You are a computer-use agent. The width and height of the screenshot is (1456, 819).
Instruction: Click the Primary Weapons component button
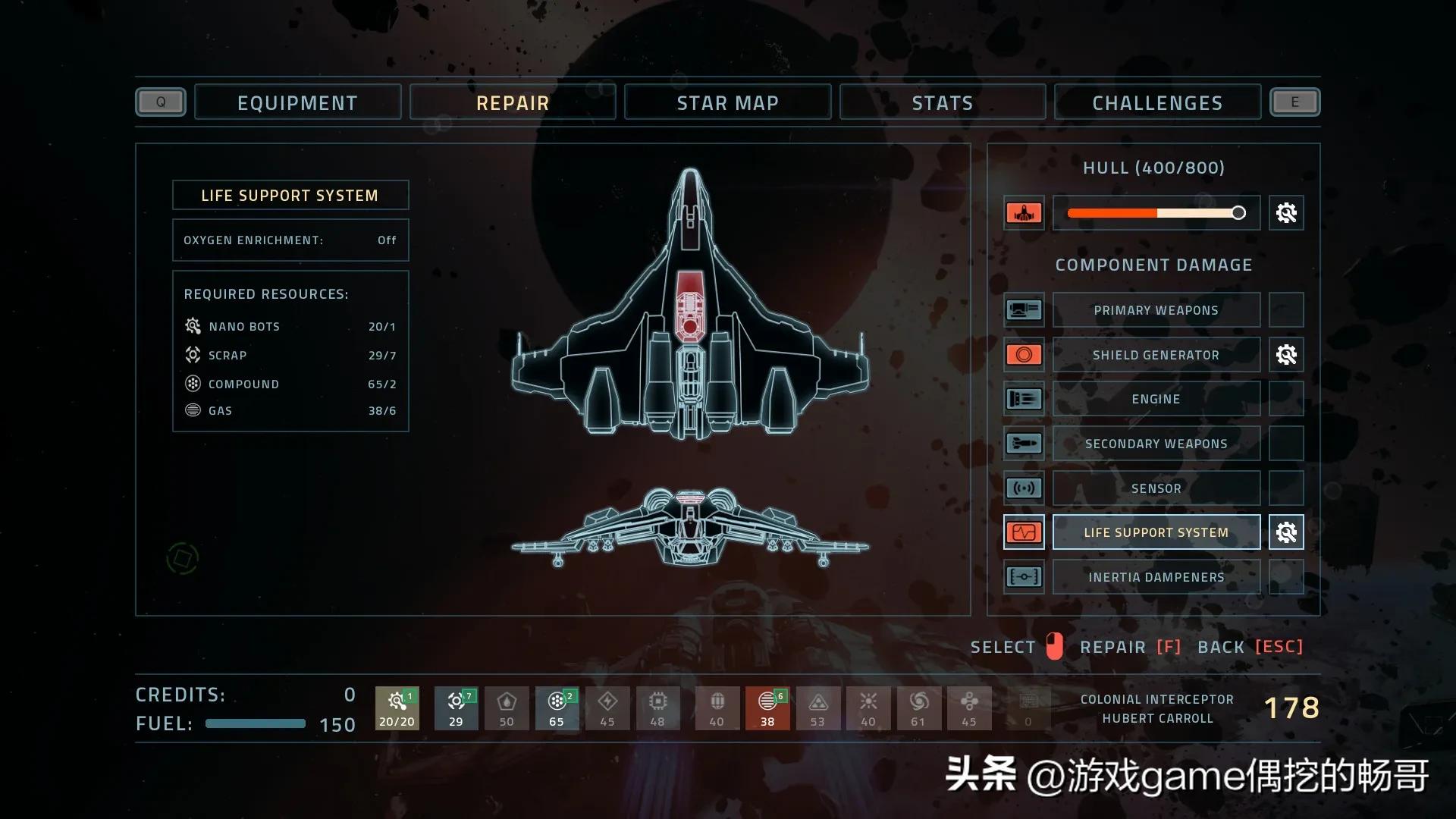(x=1156, y=309)
